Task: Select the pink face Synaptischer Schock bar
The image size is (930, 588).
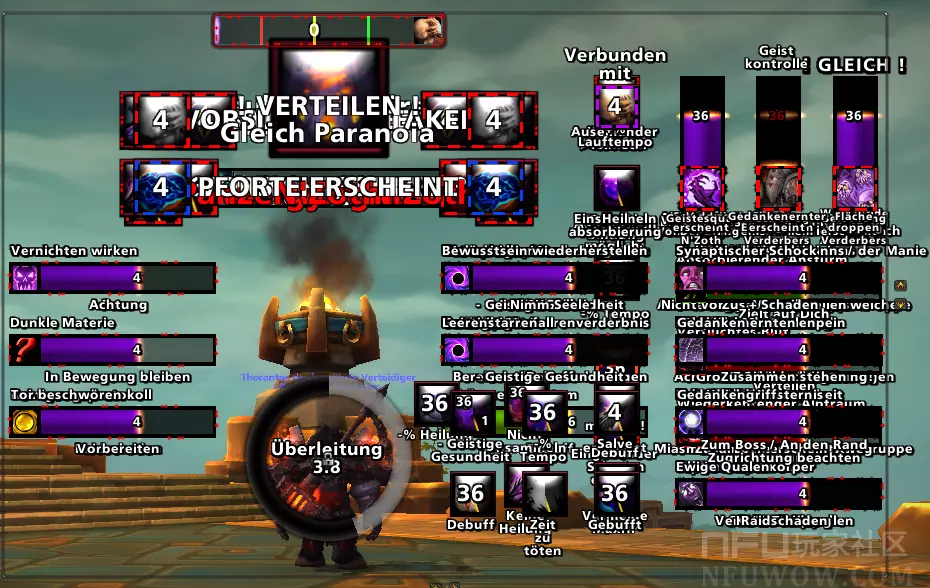Action: 780,278
